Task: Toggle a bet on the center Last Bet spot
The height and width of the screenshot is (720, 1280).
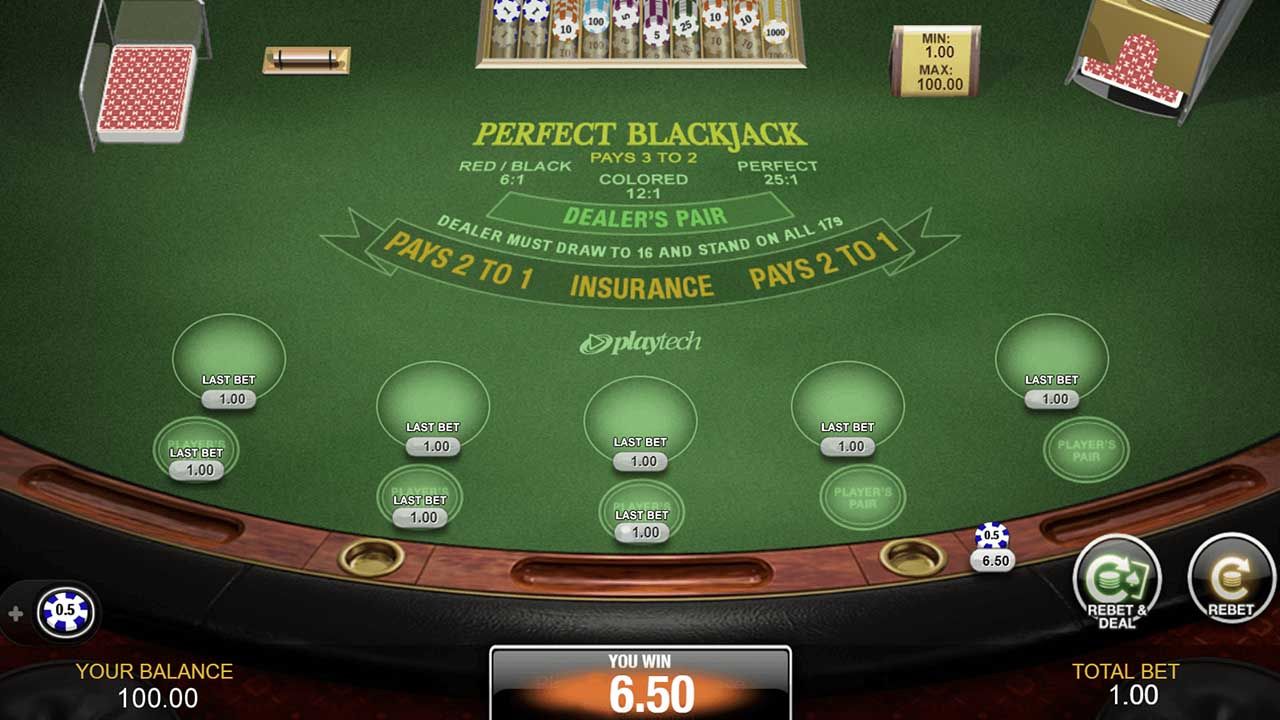Action: [x=640, y=425]
